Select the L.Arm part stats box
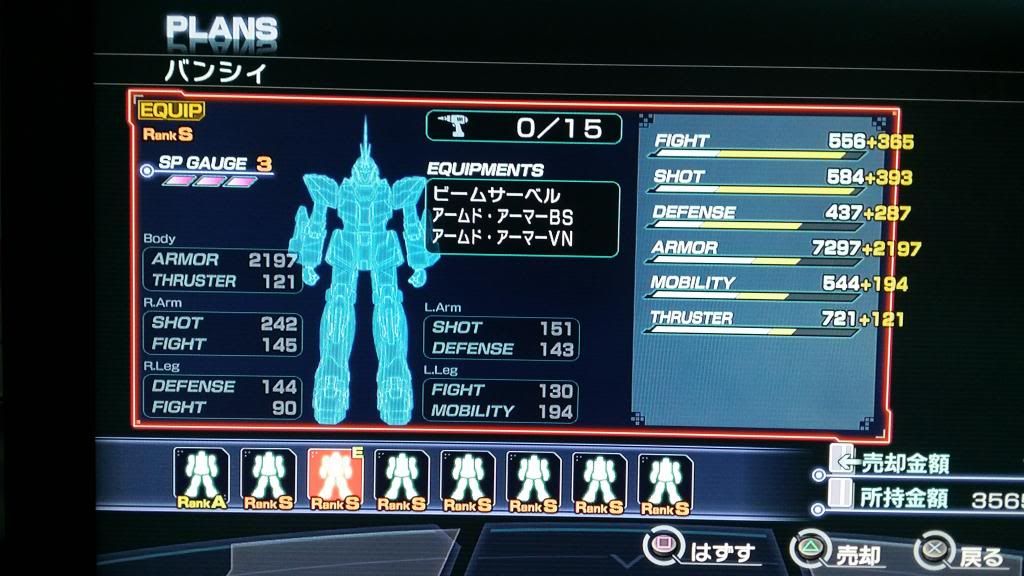This screenshot has height=576, width=1024. pos(502,338)
